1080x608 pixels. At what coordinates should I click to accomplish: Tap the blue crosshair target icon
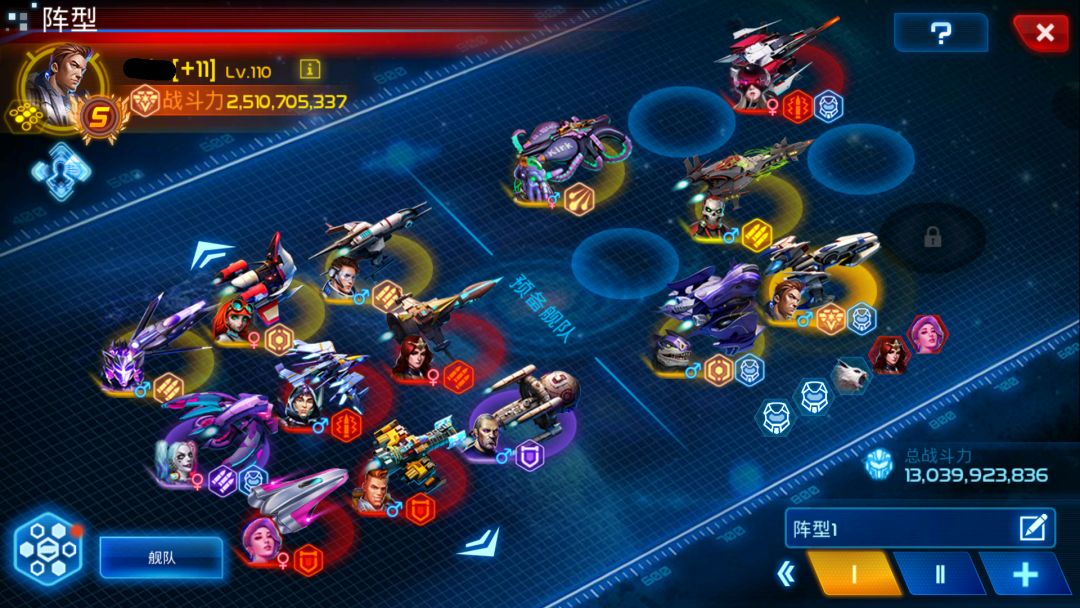point(60,170)
